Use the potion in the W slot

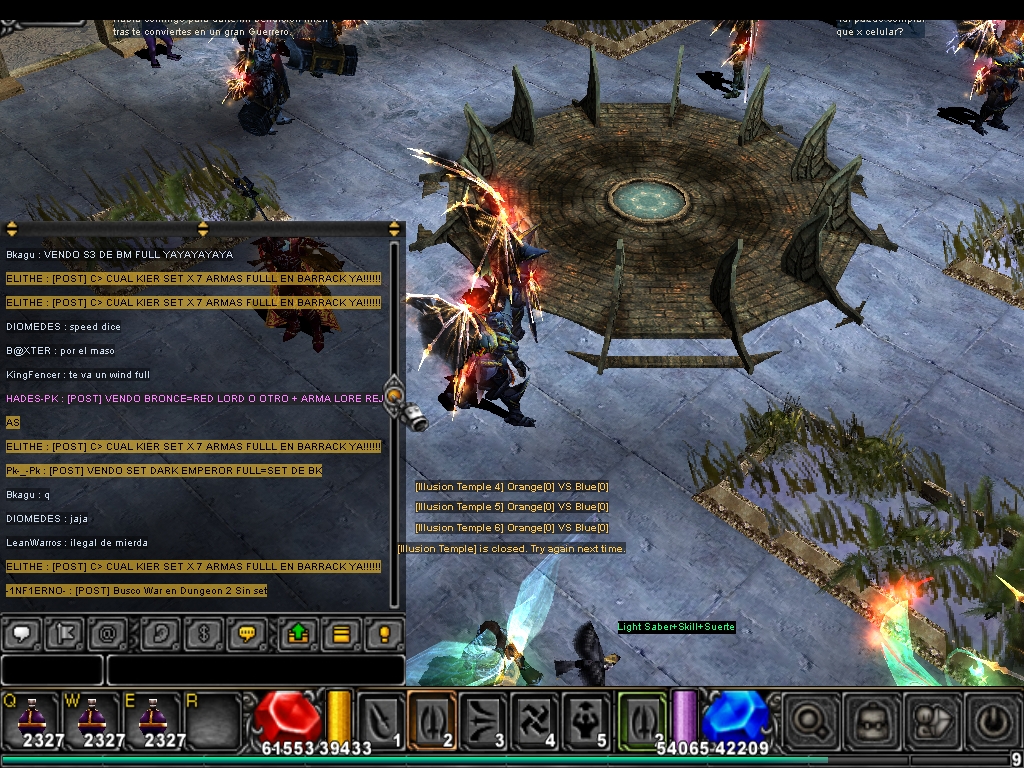tap(91, 720)
